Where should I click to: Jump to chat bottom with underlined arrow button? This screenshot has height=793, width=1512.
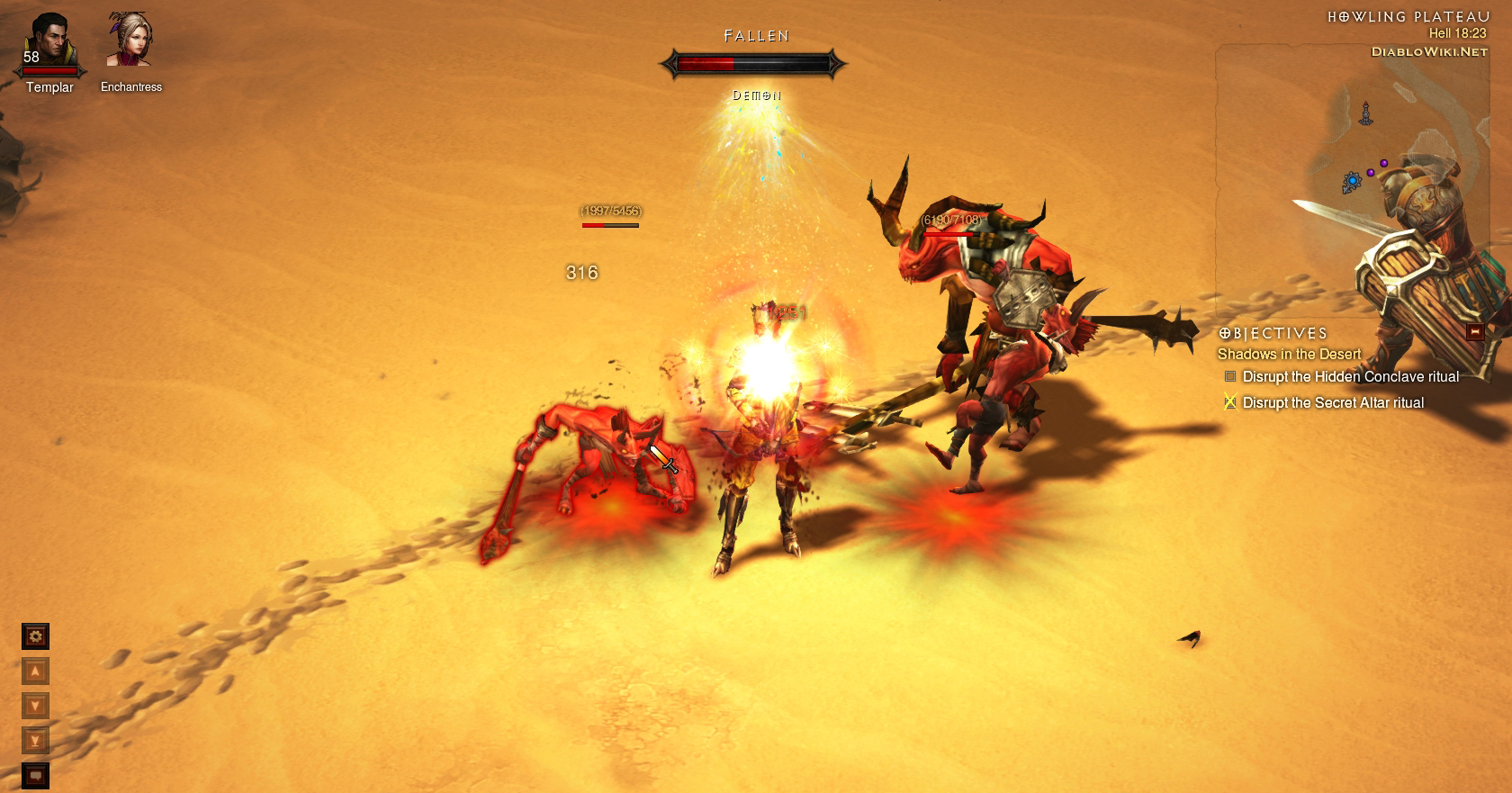[35, 741]
